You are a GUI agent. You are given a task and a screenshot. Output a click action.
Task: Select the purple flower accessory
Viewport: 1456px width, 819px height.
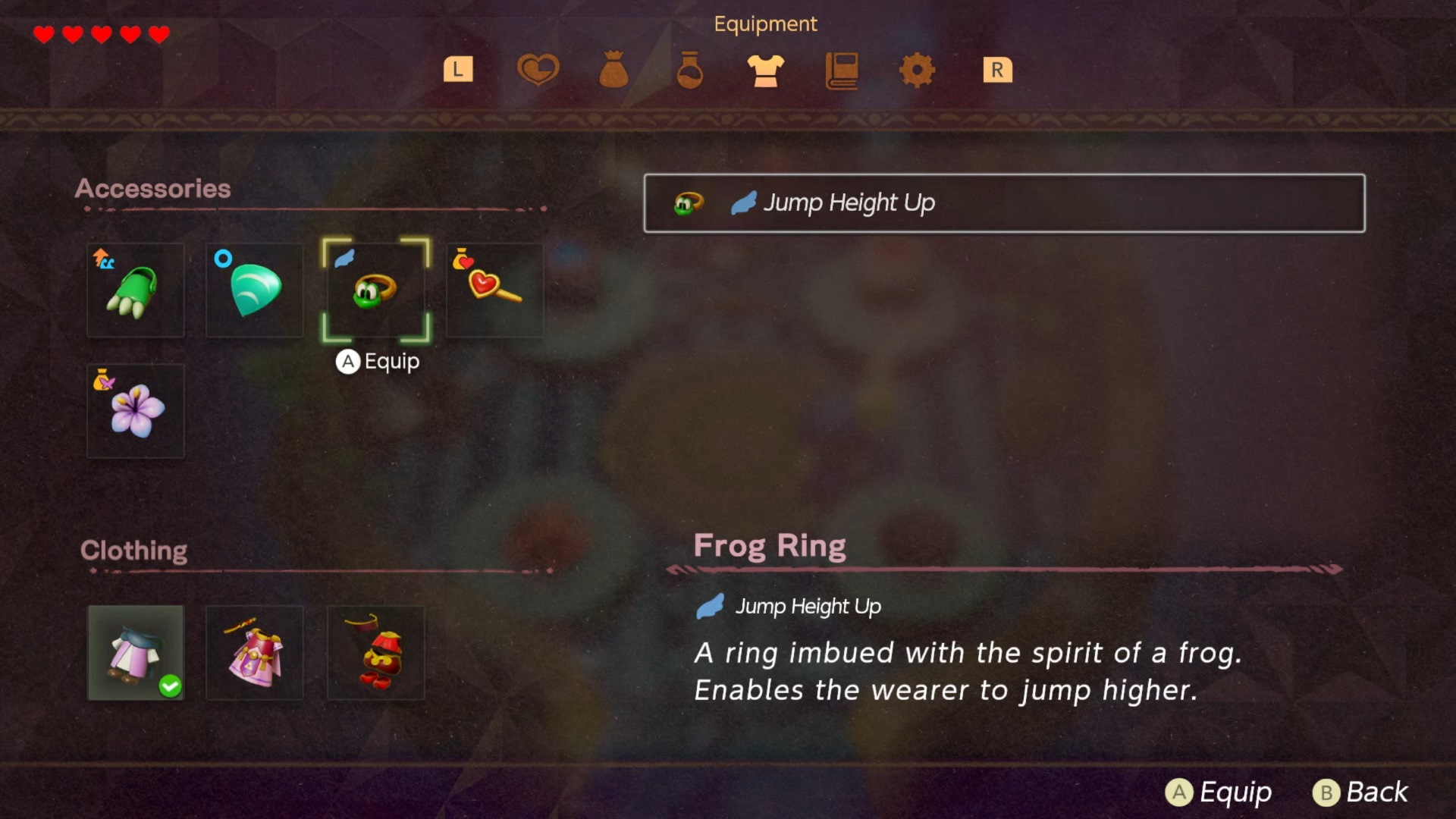click(136, 411)
